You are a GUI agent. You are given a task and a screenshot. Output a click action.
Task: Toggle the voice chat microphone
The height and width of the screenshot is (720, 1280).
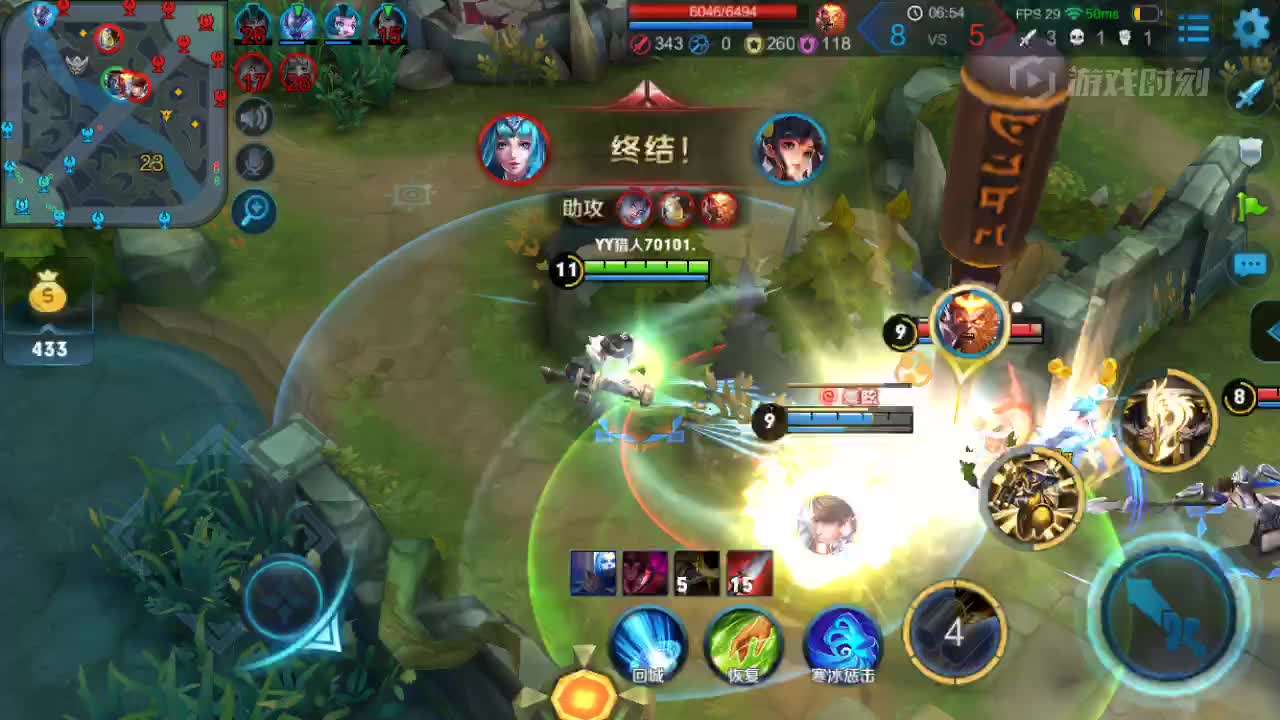[x=255, y=160]
